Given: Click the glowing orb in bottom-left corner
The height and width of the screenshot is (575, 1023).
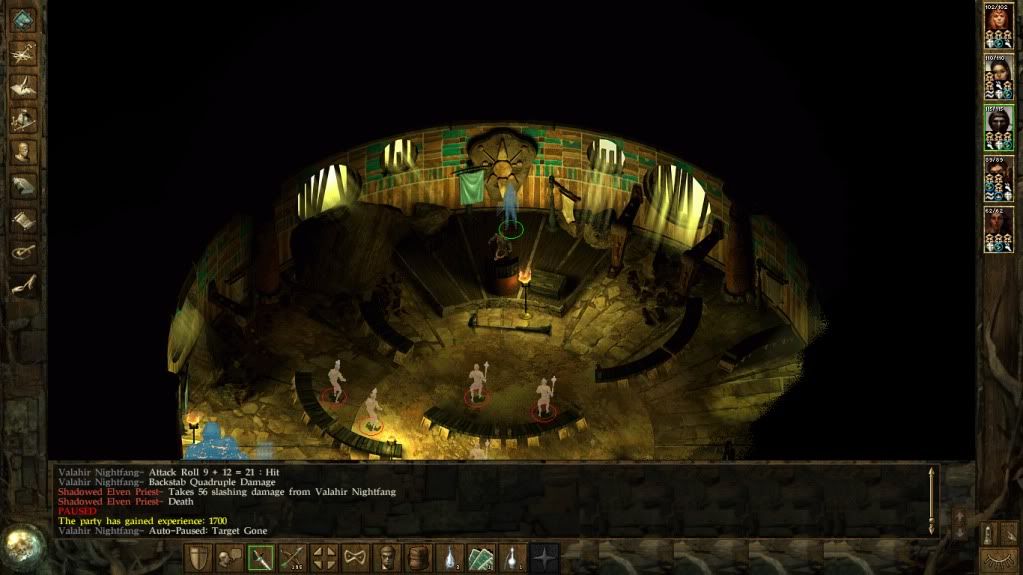Looking at the screenshot, I should click(20, 546).
